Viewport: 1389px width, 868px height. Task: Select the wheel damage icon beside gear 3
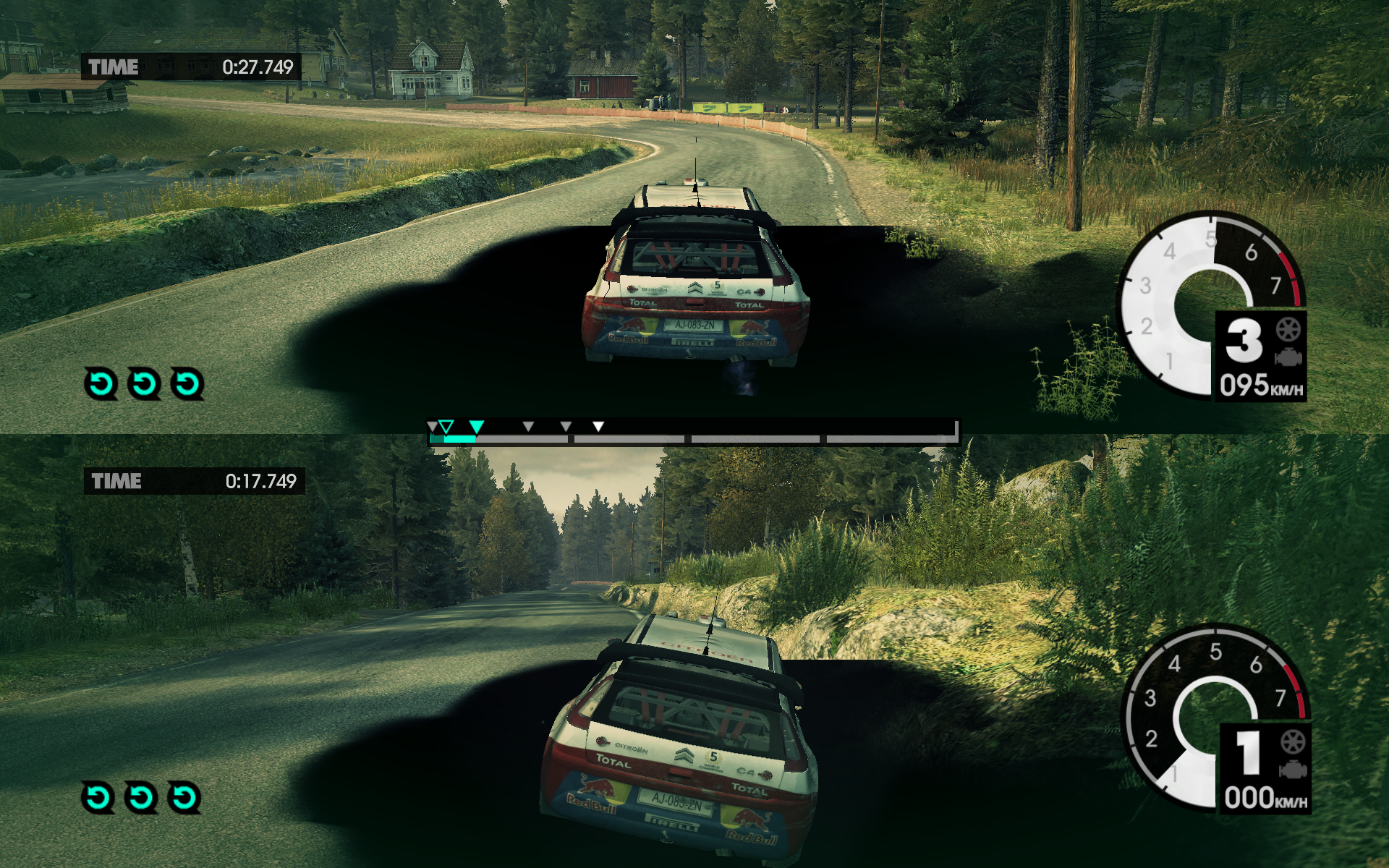tap(1288, 330)
